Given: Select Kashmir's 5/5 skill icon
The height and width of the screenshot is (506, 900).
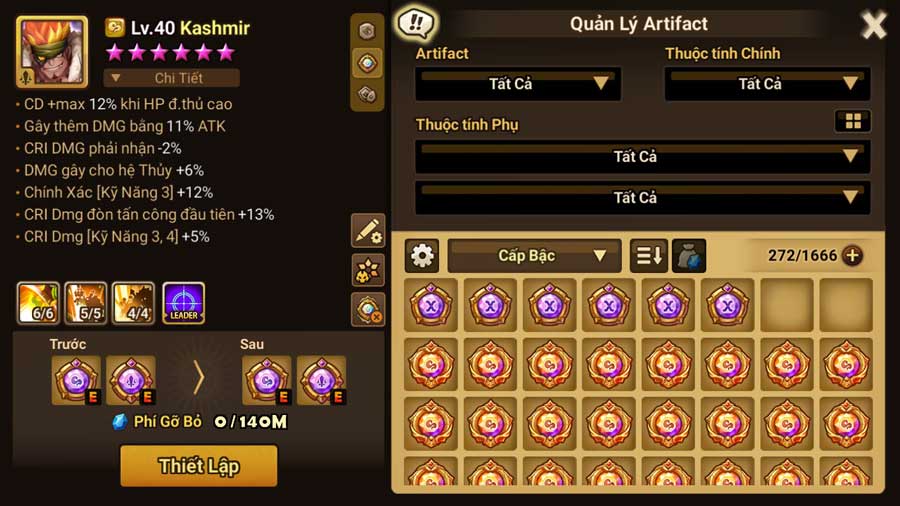Looking at the screenshot, I should point(87,304).
